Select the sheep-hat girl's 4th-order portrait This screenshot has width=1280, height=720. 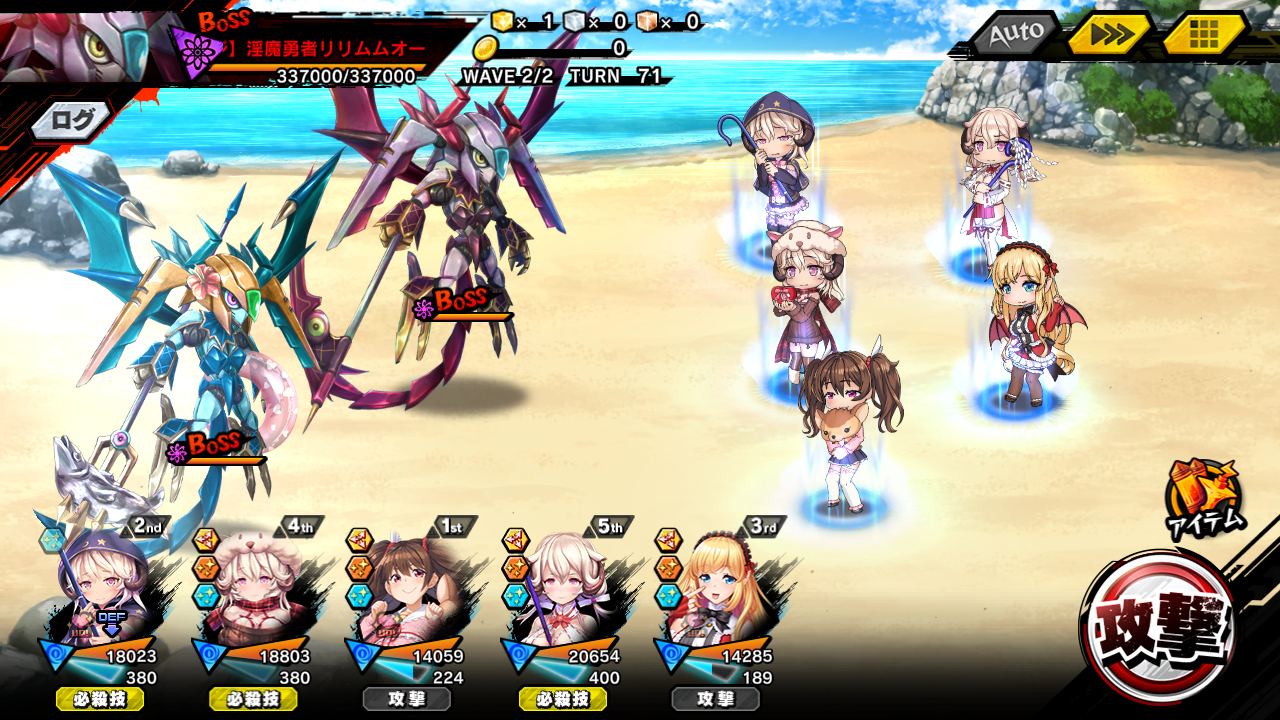[254, 590]
